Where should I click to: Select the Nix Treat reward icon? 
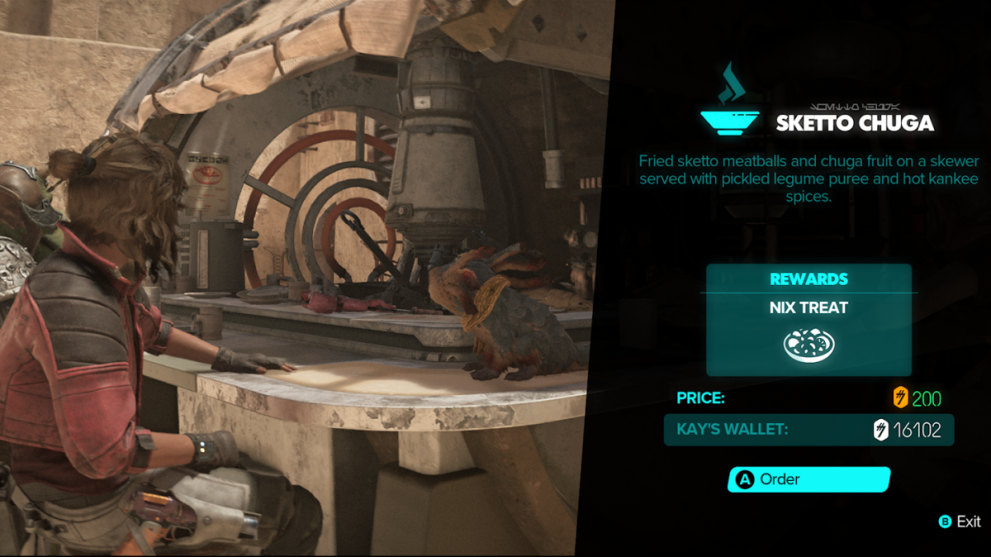click(x=808, y=346)
